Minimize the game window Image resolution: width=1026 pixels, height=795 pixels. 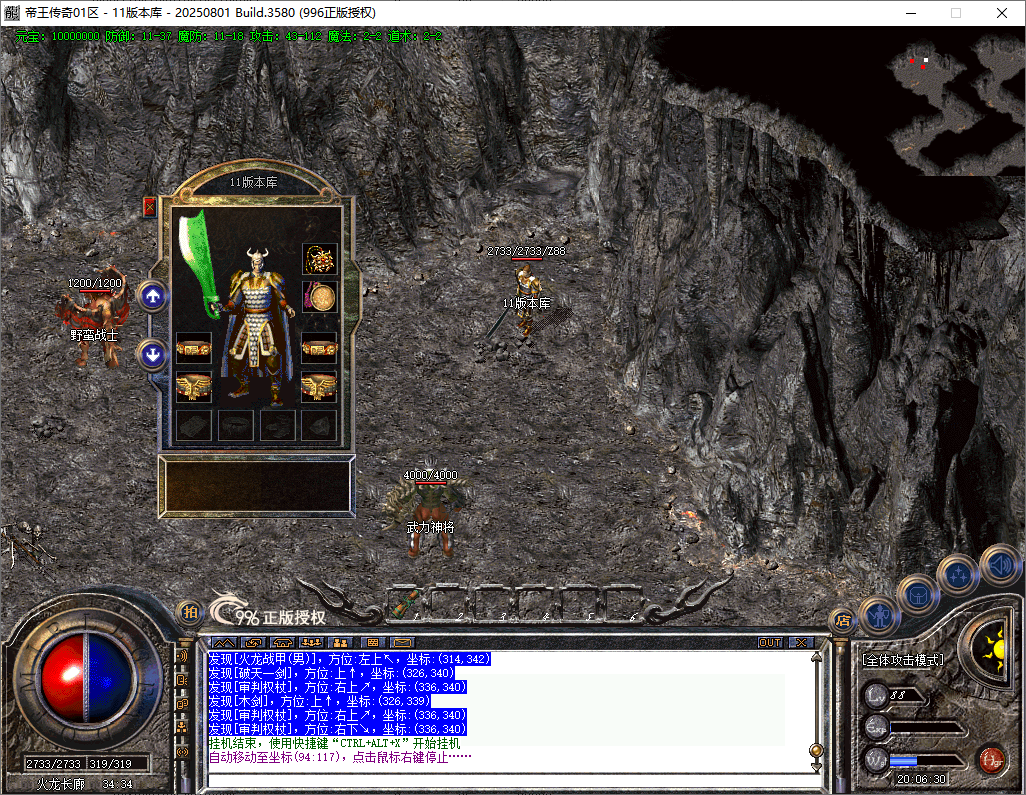click(x=911, y=13)
